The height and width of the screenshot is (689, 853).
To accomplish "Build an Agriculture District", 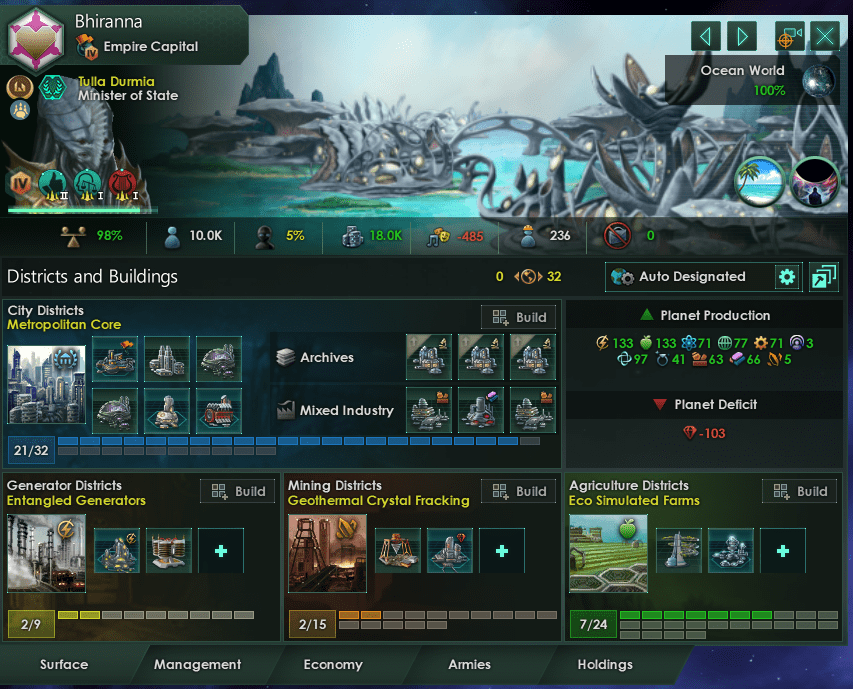I will (799, 491).
